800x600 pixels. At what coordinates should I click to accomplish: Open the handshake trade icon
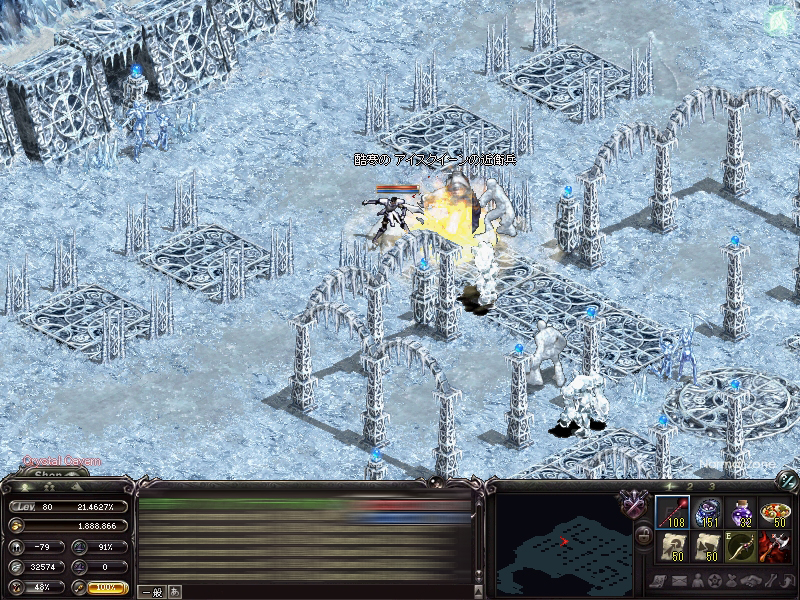752,581
